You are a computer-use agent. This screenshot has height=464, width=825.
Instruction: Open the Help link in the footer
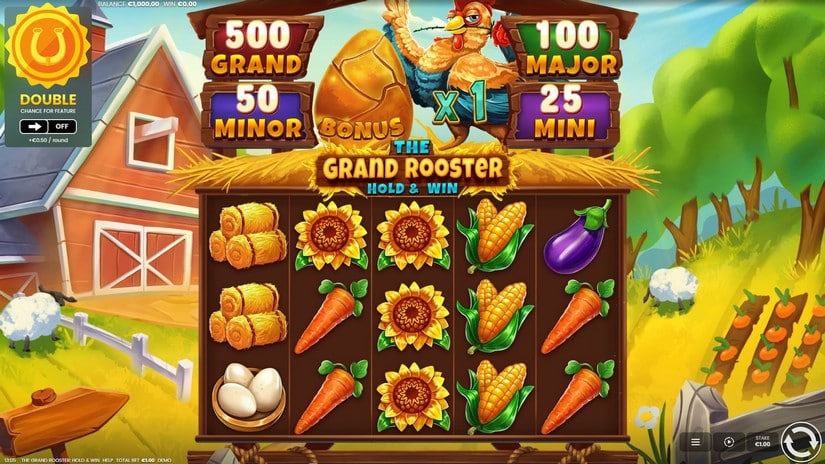pyautogui.click(x=107, y=460)
